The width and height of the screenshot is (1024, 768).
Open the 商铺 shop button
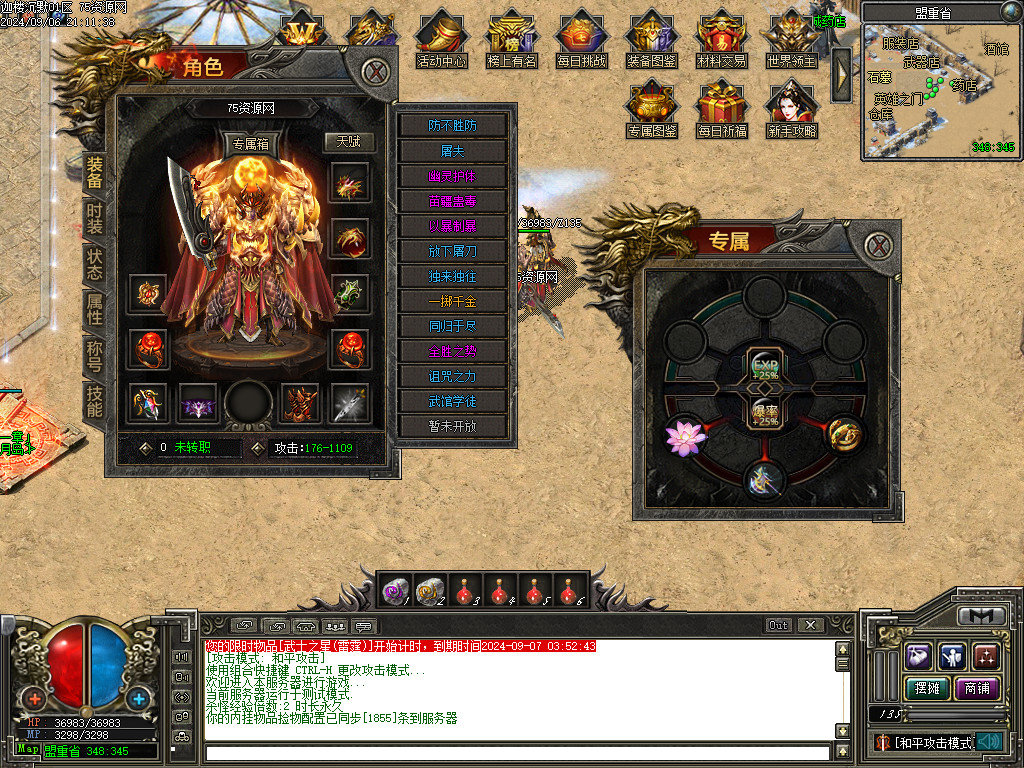(x=977, y=688)
